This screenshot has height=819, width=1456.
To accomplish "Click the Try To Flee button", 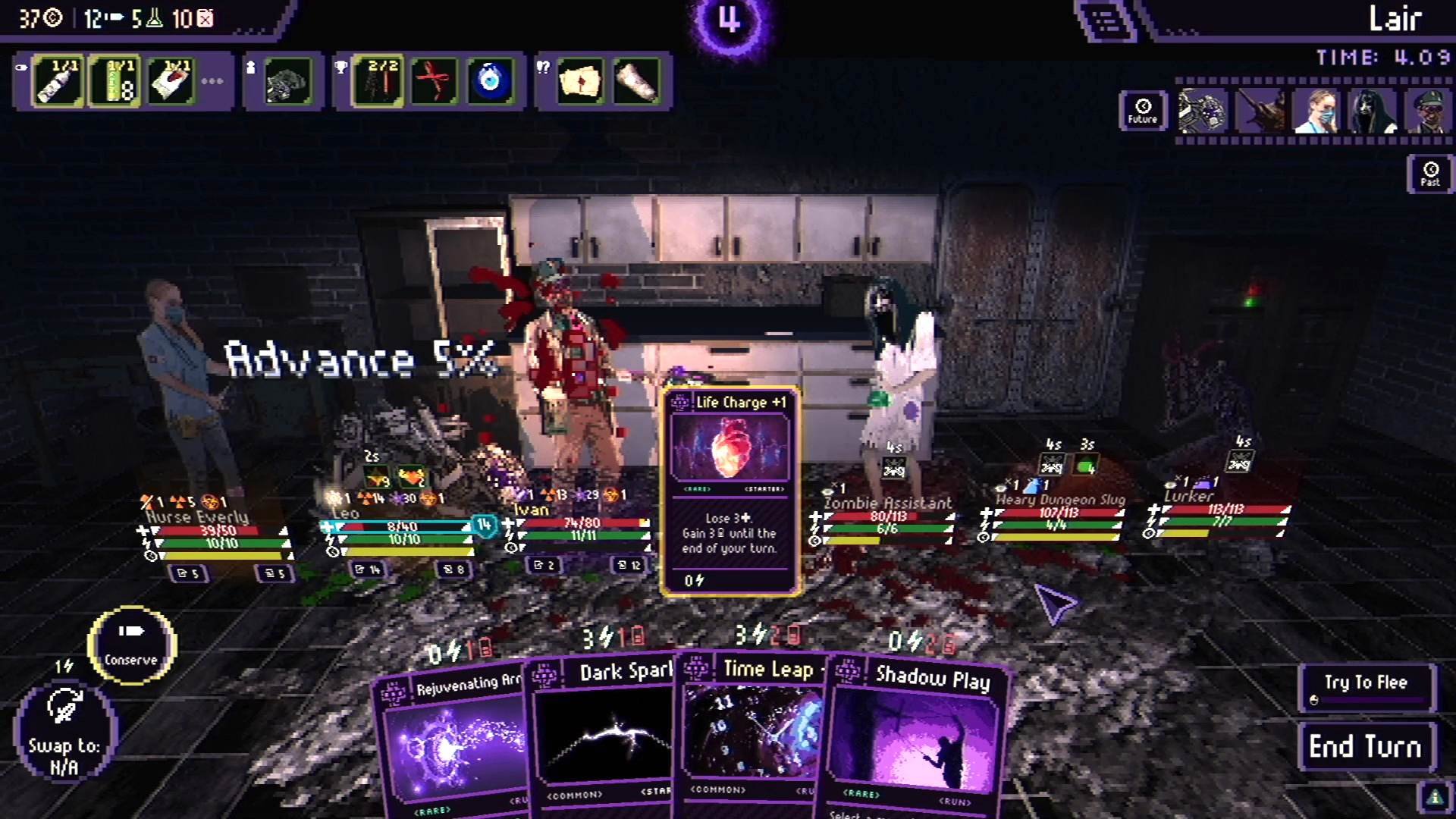I will tap(1367, 686).
